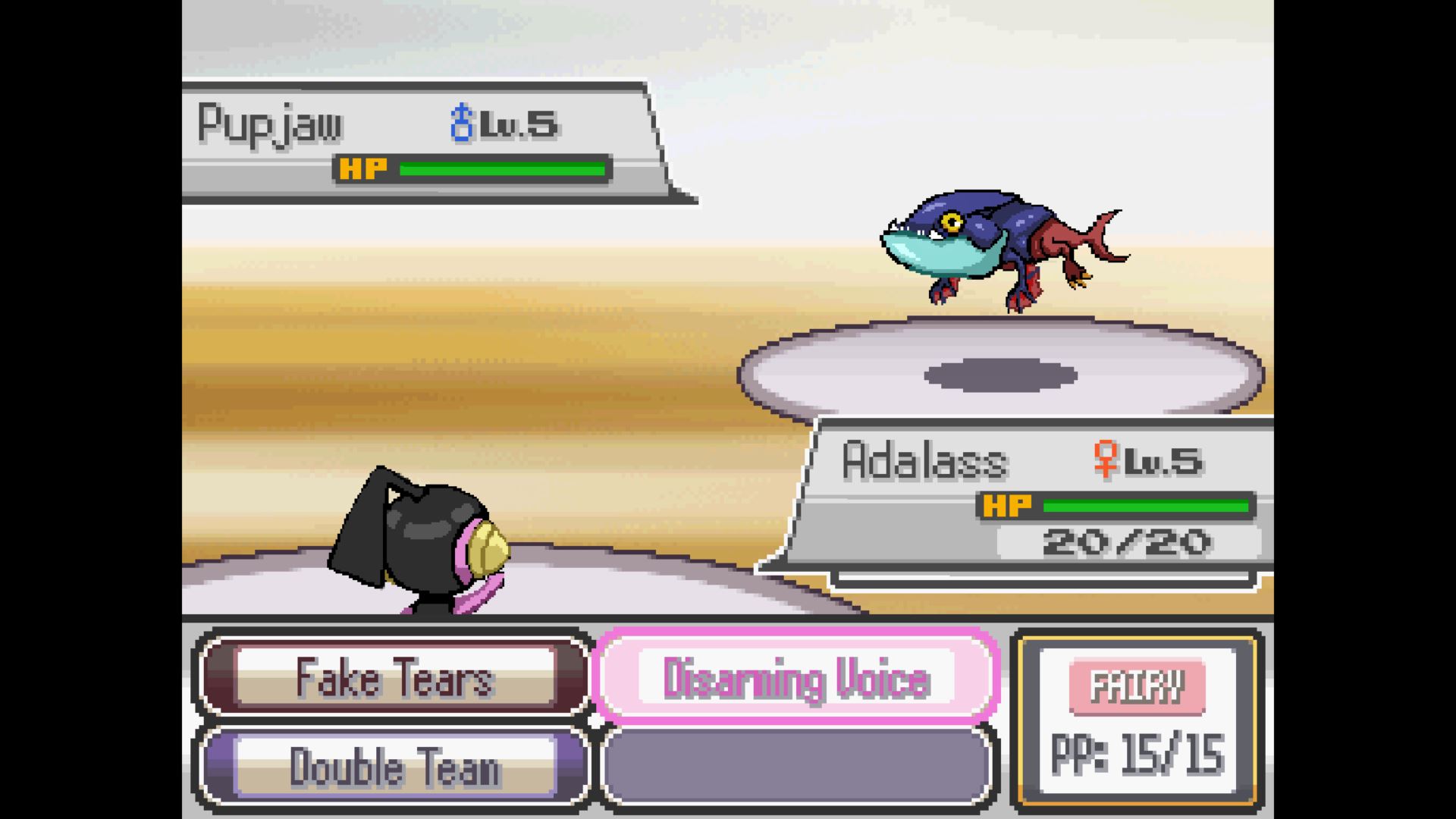Click Adalass's name on the info plate
The height and width of the screenshot is (819, 1456).
(x=927, y=459)
